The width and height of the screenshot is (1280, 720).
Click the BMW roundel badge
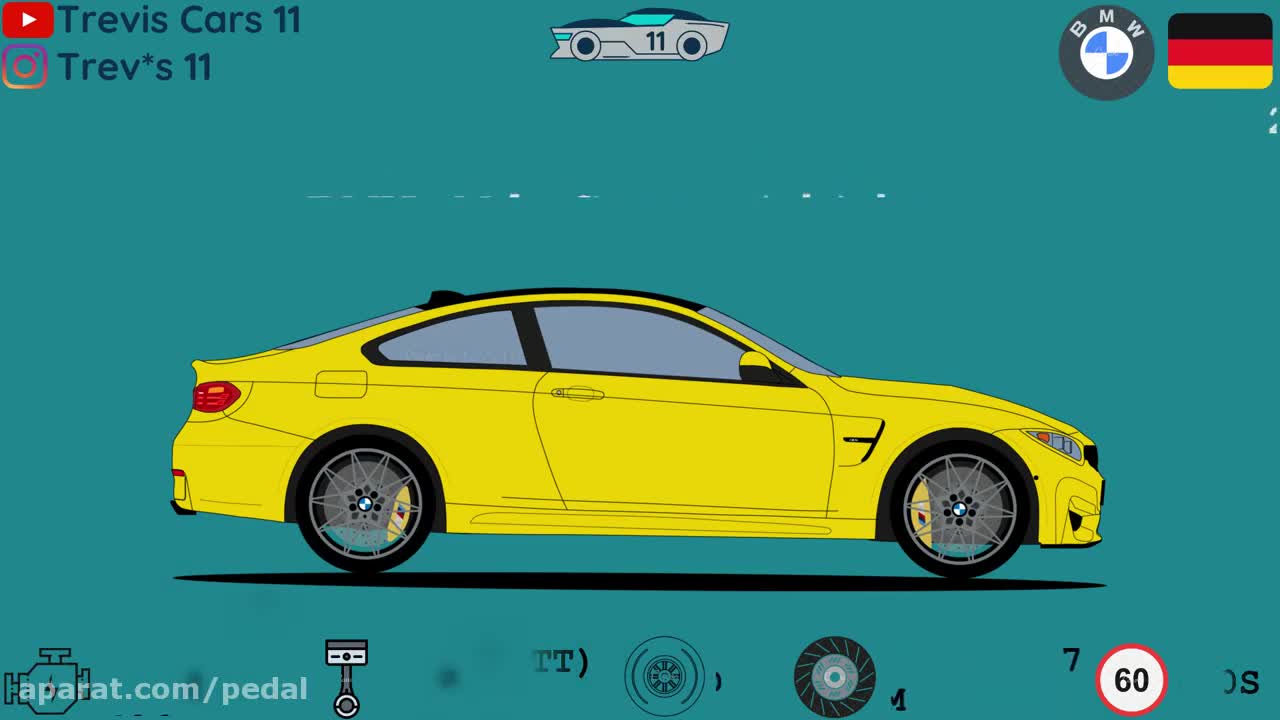[1106, 52]
